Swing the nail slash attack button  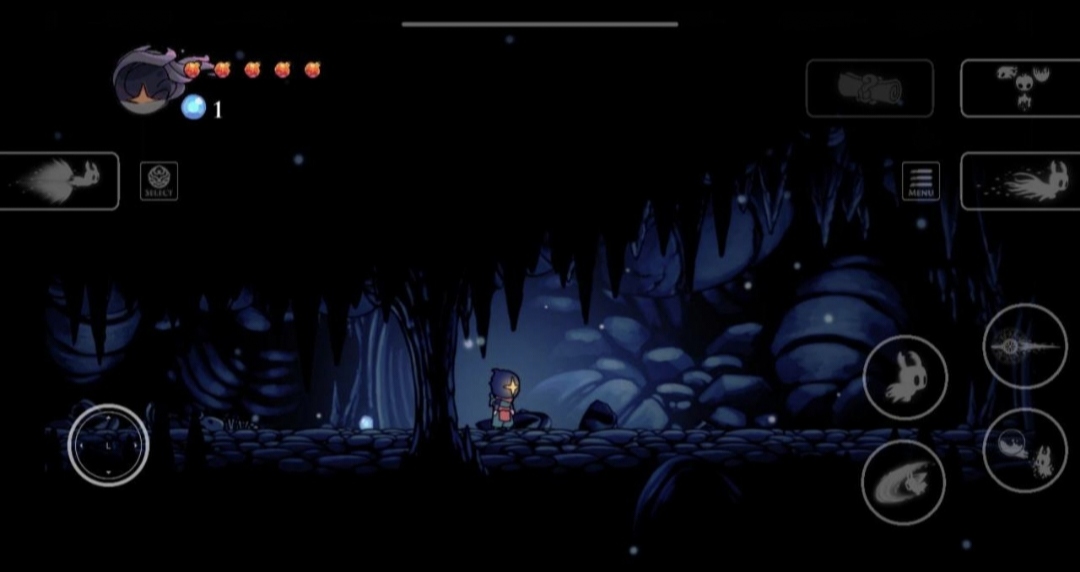902,482
